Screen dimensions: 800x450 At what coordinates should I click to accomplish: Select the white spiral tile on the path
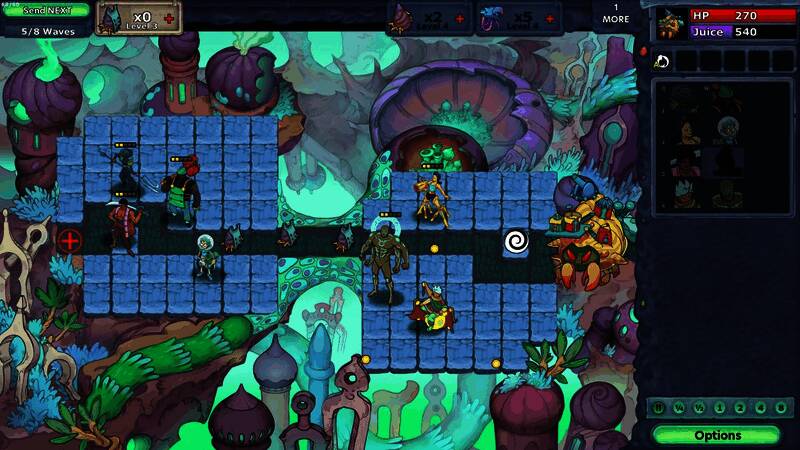[x=517, y=241]
